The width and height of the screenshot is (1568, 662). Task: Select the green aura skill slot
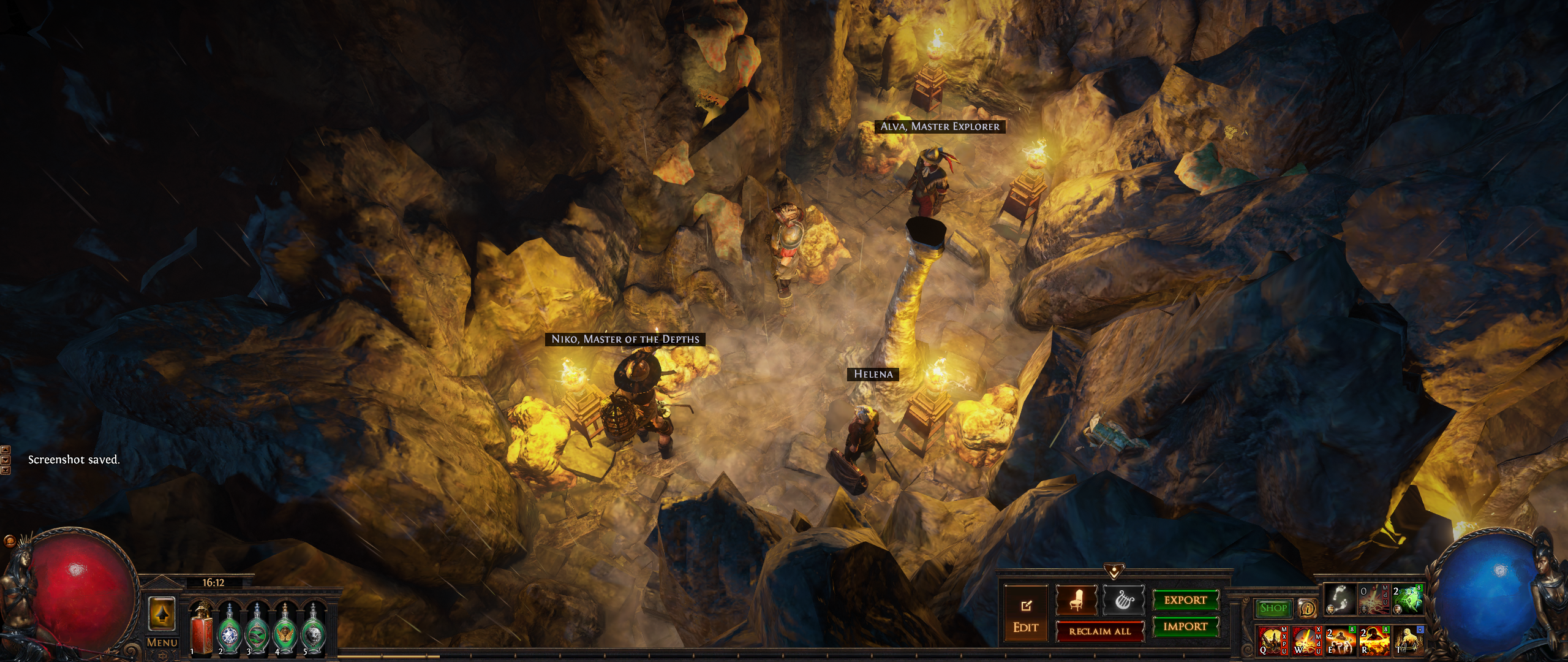[1406, 599]
